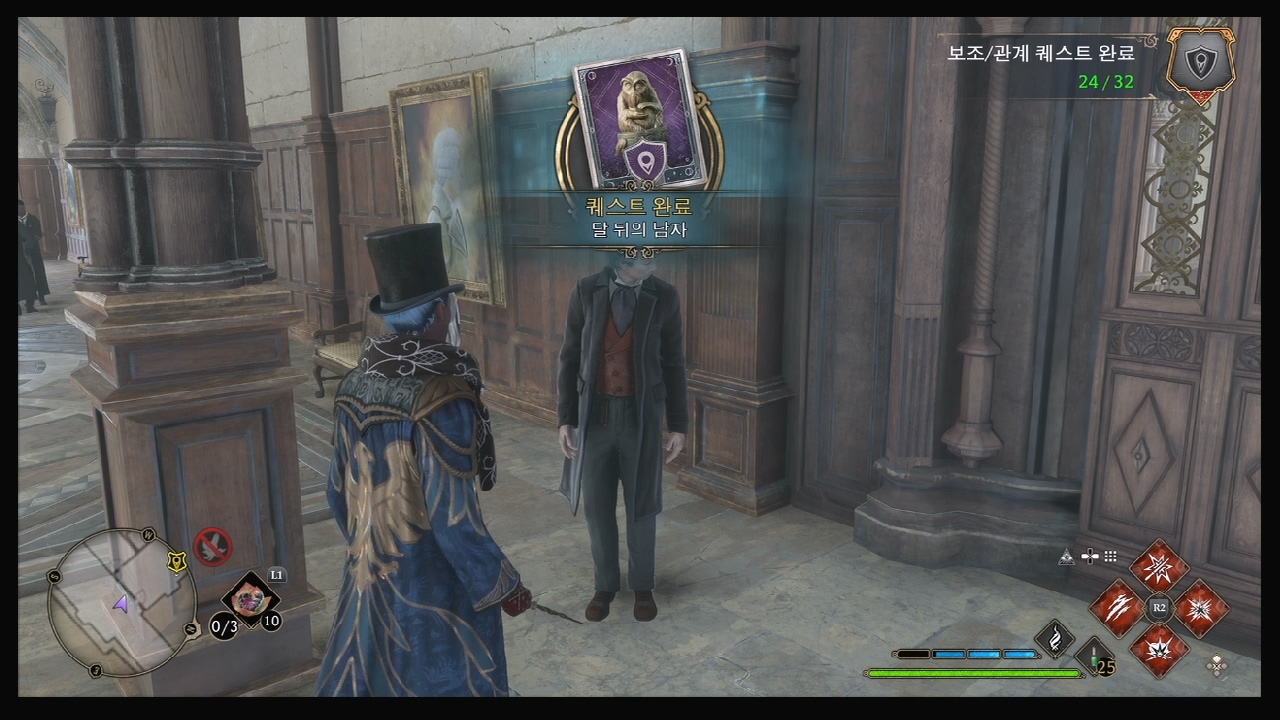
Task: Open the side quest shield tracker icon
Action: [1200, 62]
